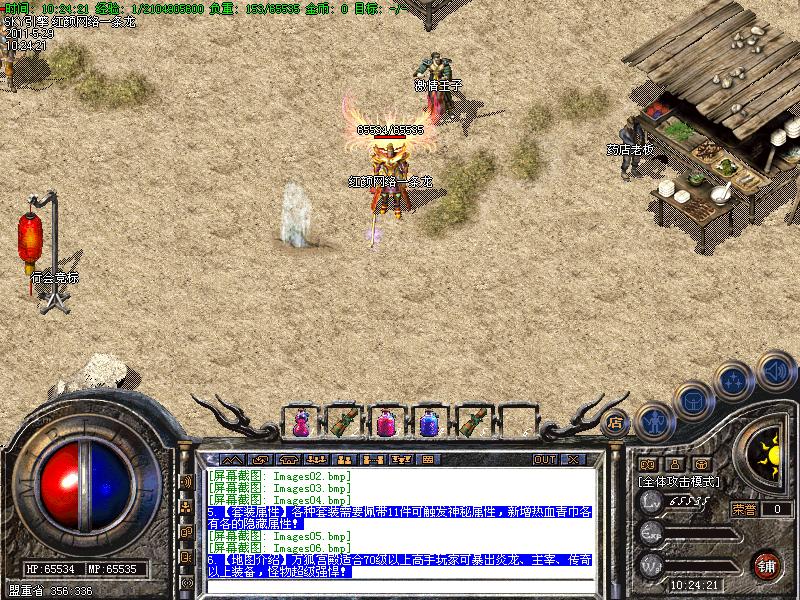This screenshot has height=600, width=800.
Task: Open the shop via the 店 button
Action: coord(617,421)
